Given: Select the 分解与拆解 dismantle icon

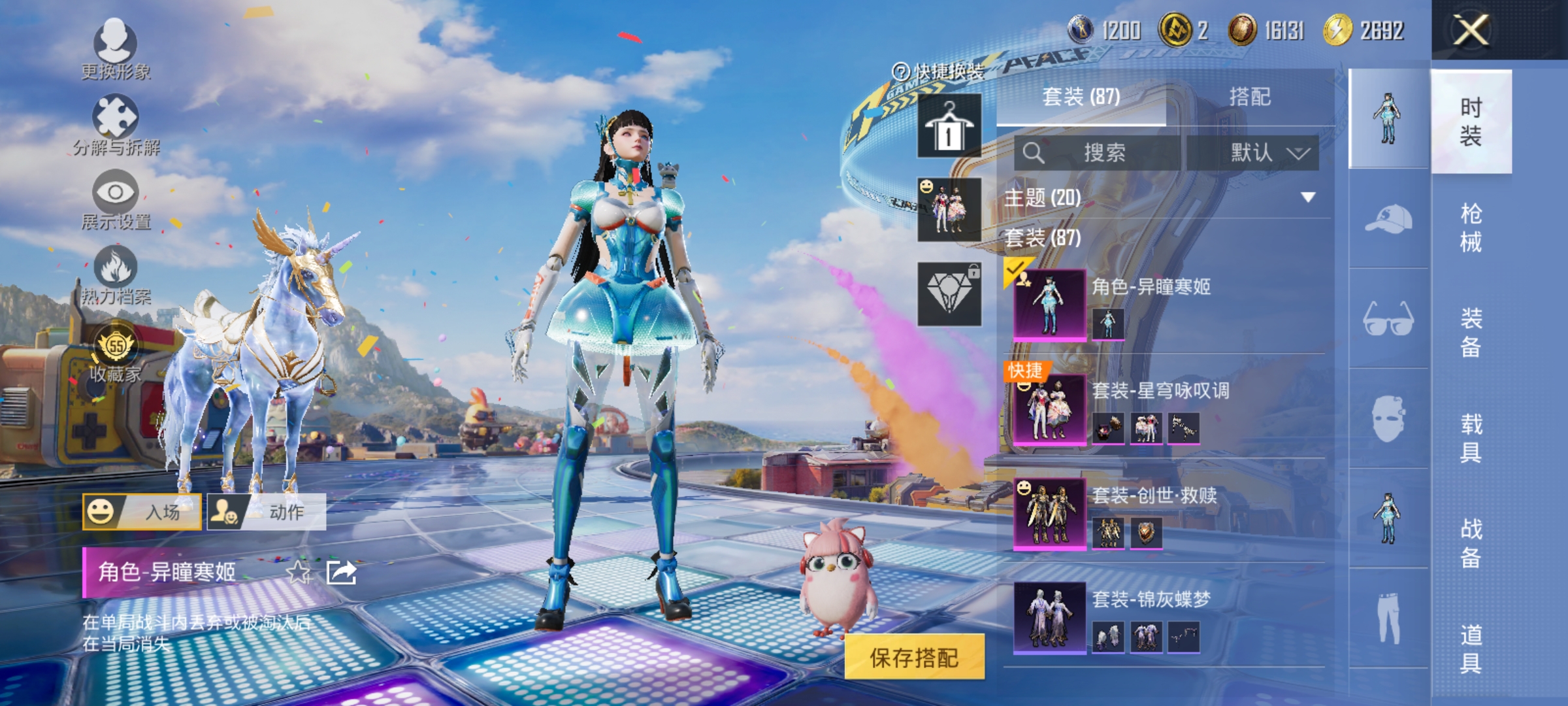Looking at the screenshot, I should coord(115,119).
